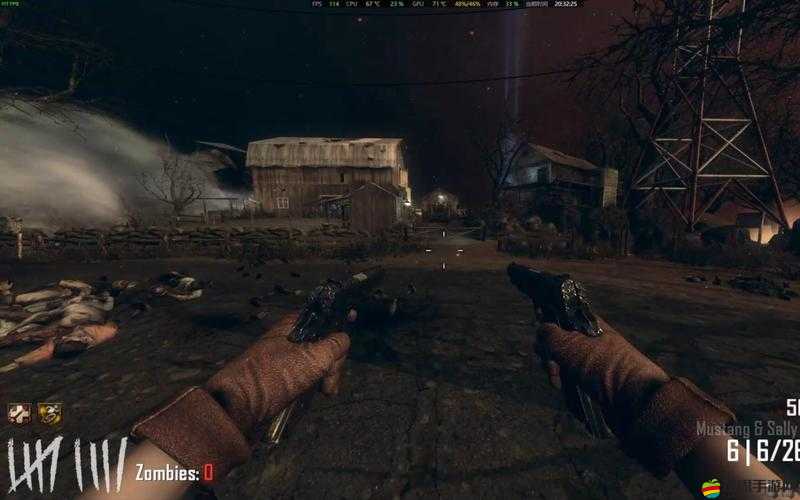Click the red Juggernog perk icon
Viewport: 800px width, 500px height.
19,413
